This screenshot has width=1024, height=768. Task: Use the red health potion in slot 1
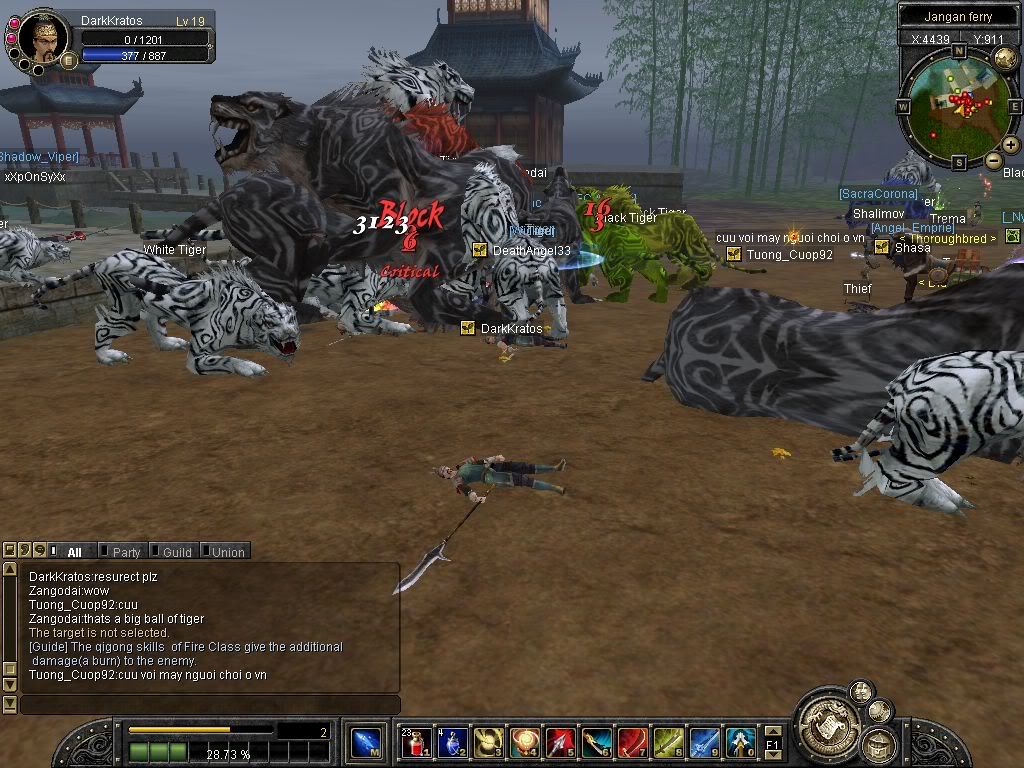pos(416,743)
